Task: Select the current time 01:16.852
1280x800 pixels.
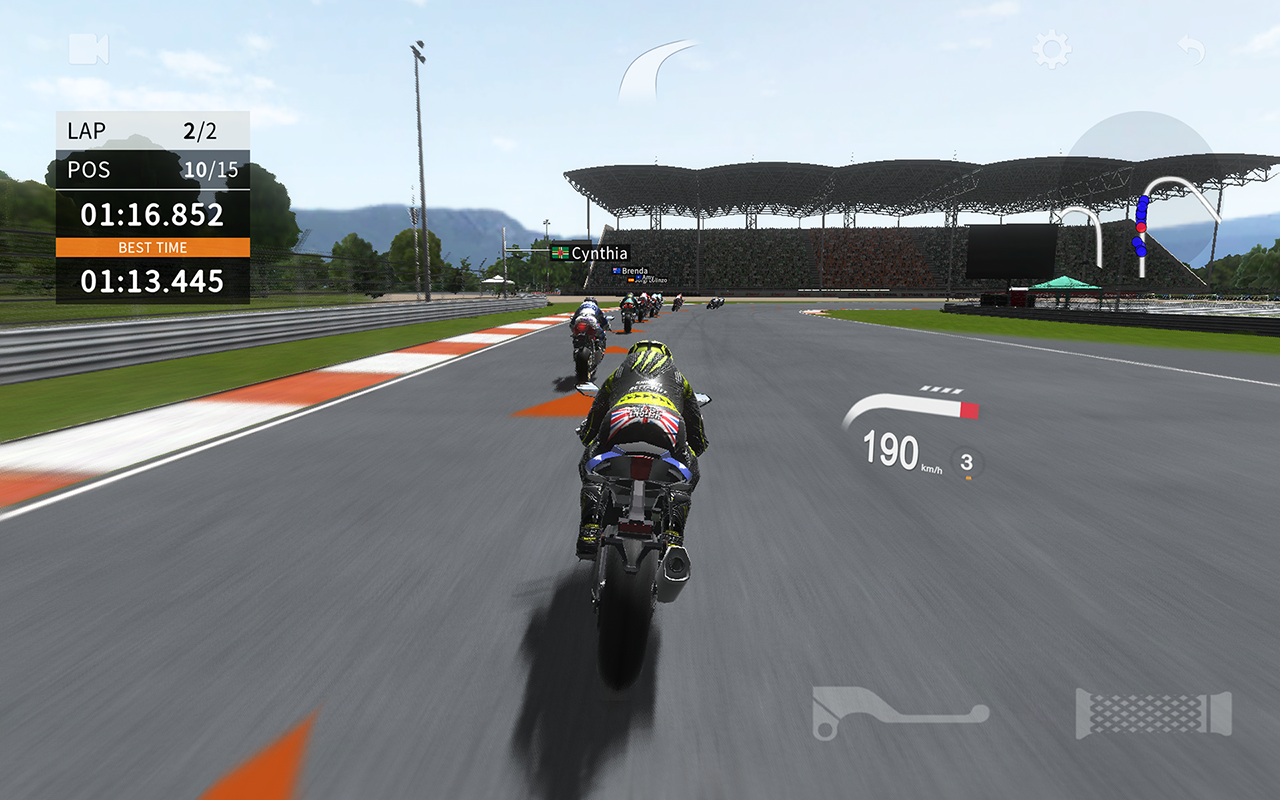Action: click(x=150, y=214)
